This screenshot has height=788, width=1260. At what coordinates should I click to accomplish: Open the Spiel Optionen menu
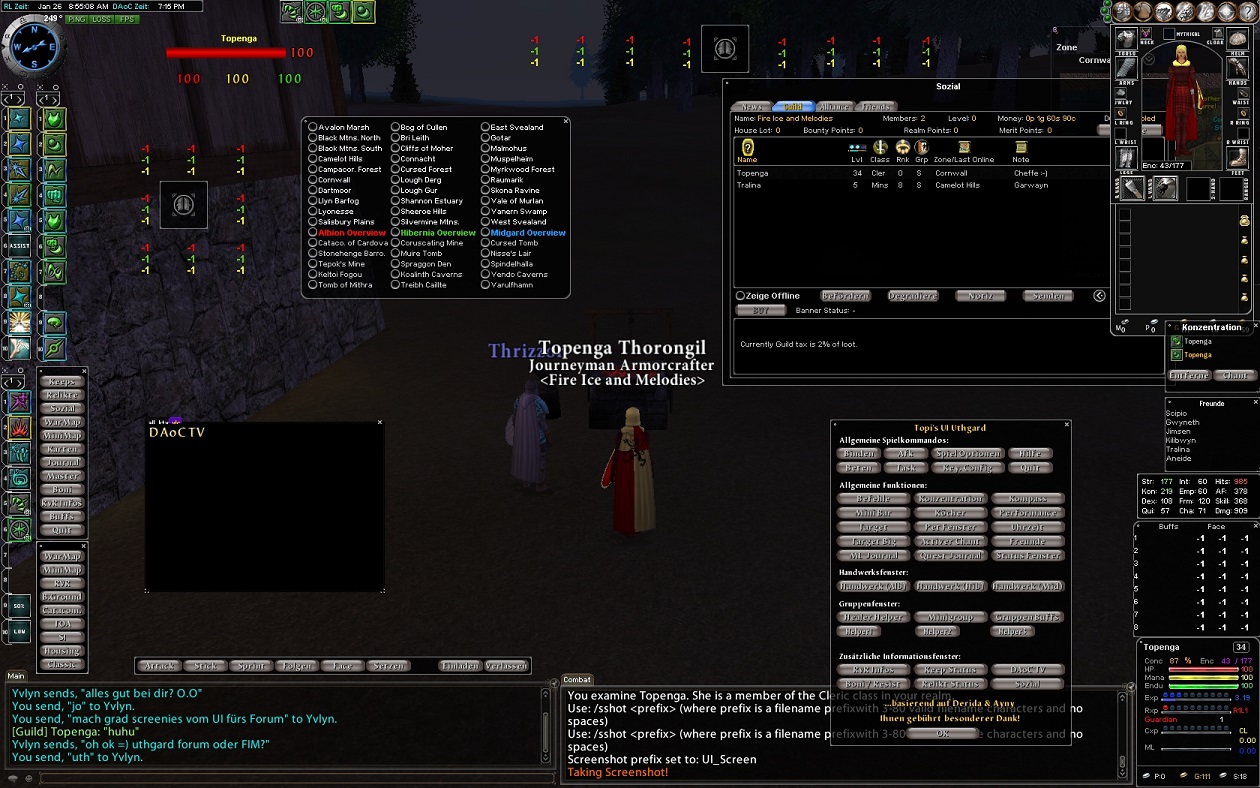967,454
